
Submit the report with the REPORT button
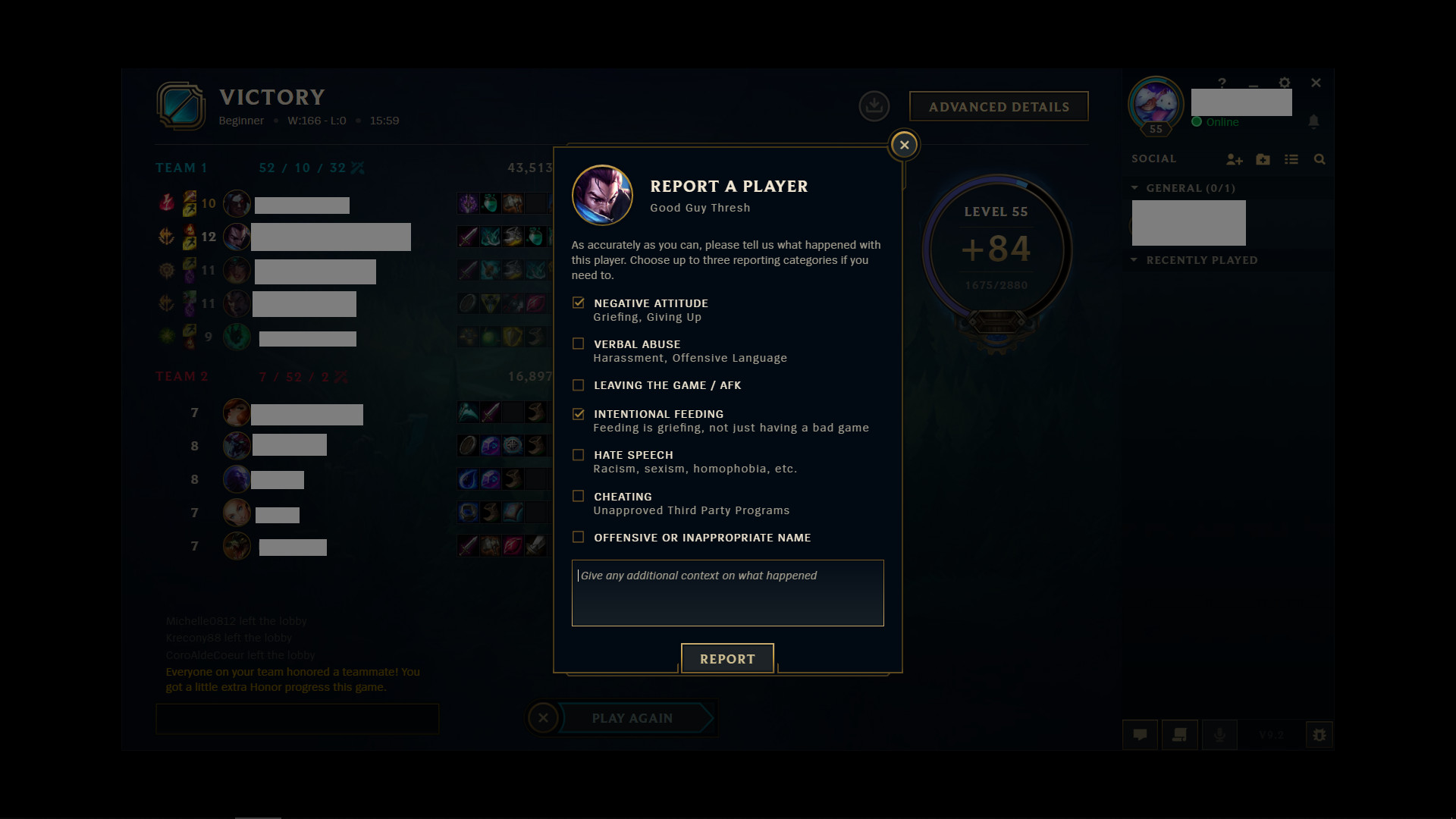click(x=727, y=658)
